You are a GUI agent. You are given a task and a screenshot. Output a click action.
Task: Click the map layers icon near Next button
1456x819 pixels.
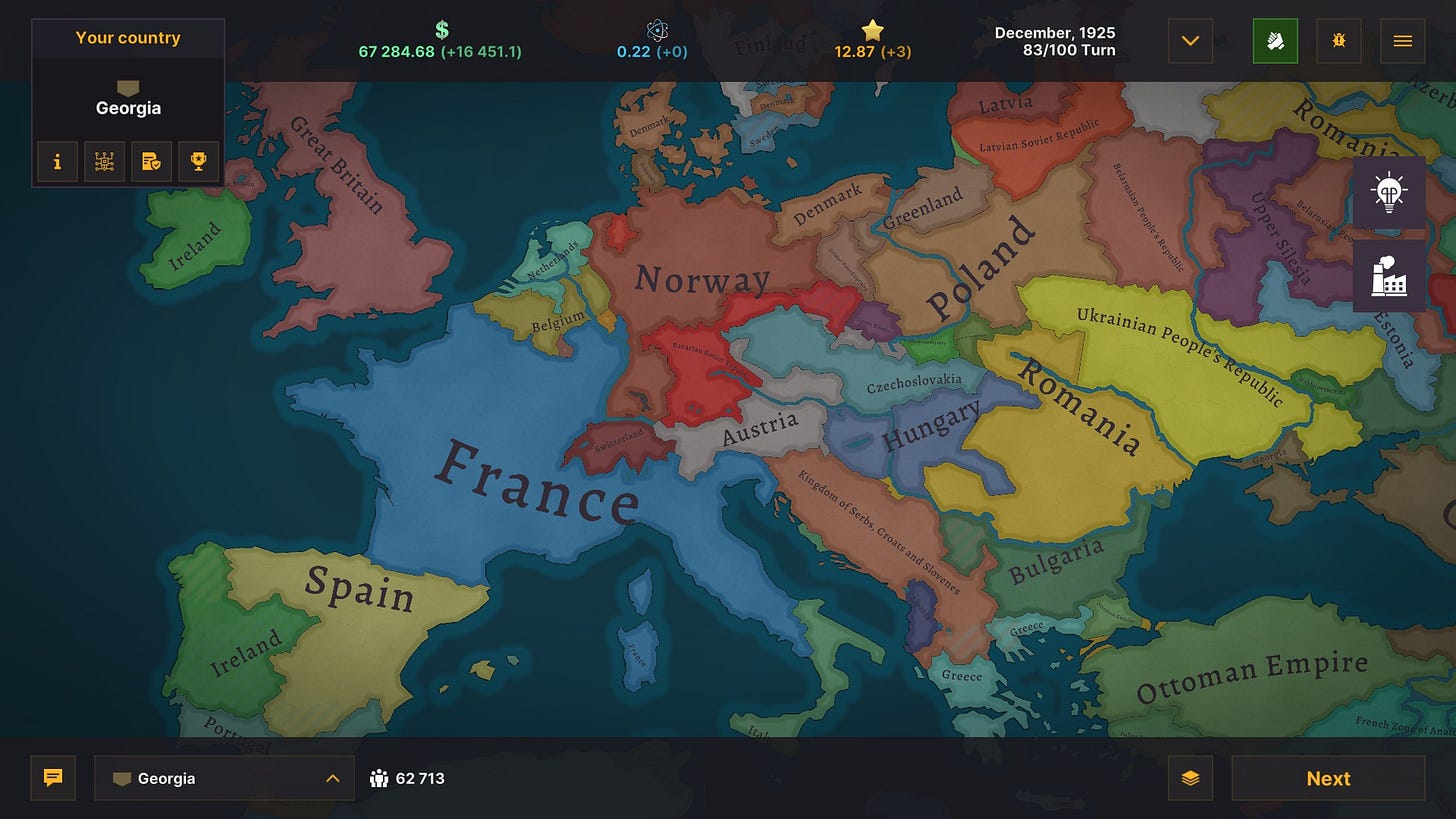[1190, 778]
